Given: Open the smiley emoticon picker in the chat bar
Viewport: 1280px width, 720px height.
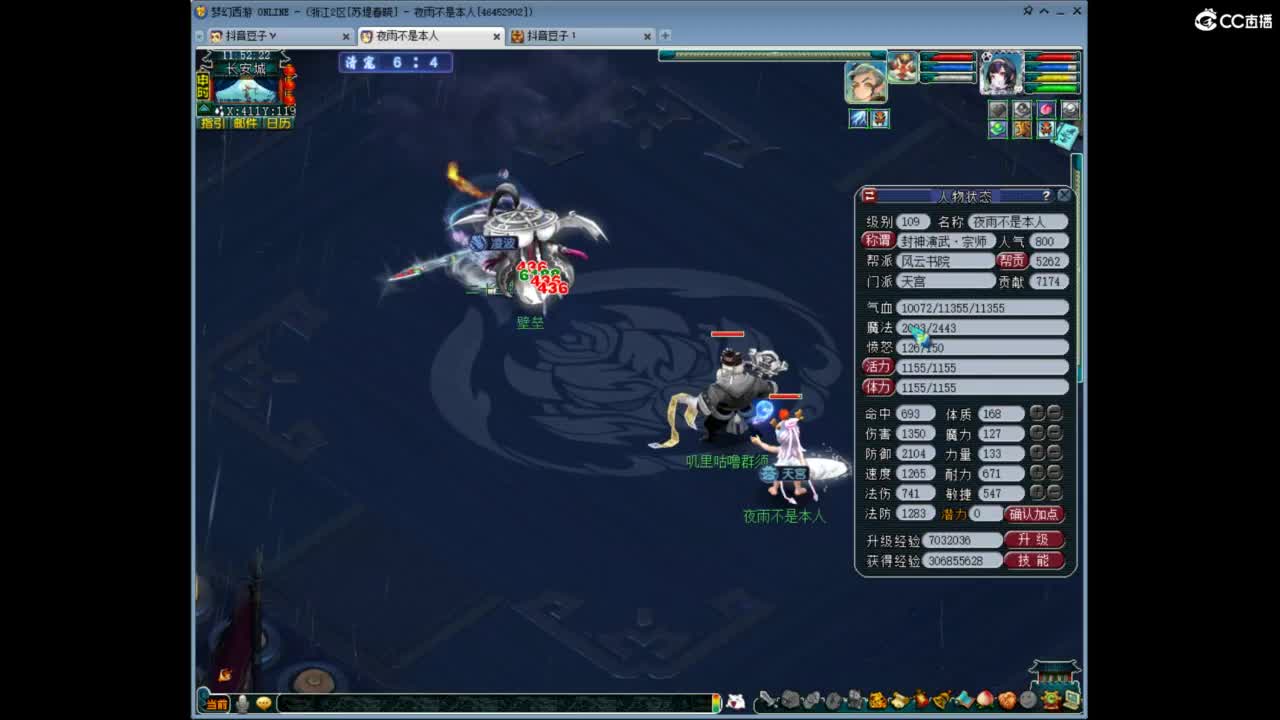Looking at the screenshot, I should [x=262, y=704].
